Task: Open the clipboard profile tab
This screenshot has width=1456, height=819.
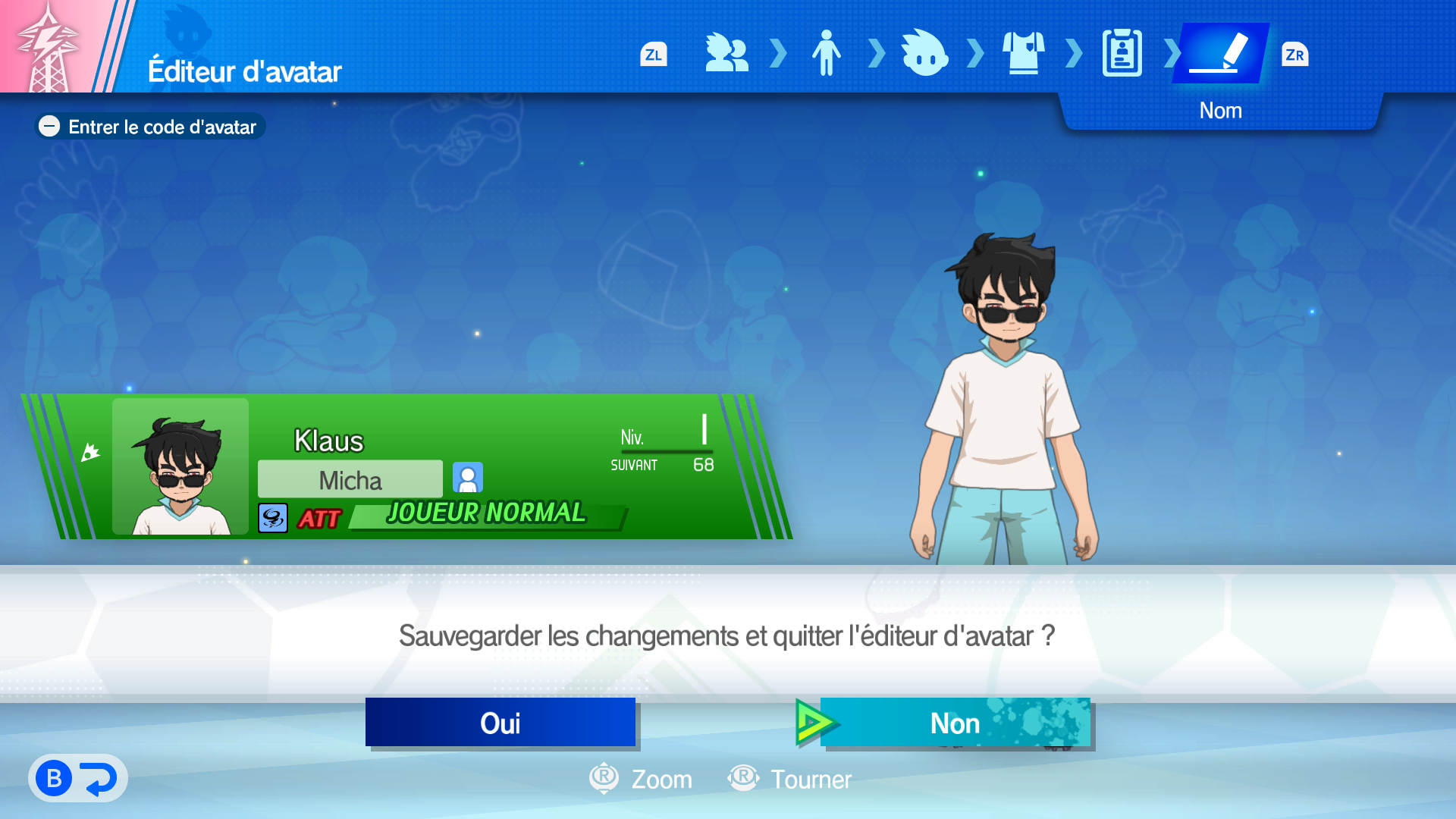Action: (1122, 53)
